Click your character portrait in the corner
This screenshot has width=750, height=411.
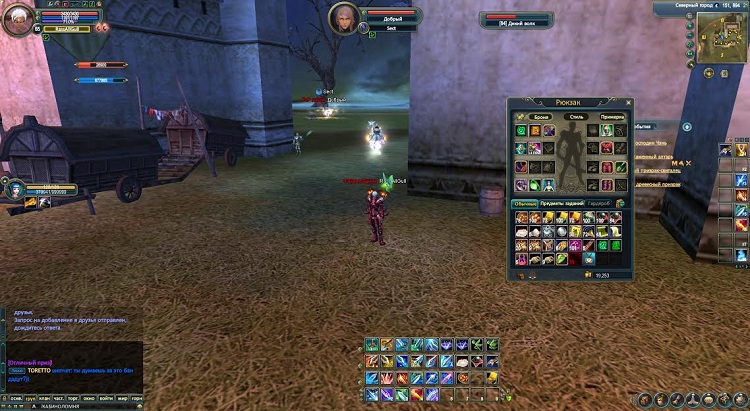click(x=17, y=19)
